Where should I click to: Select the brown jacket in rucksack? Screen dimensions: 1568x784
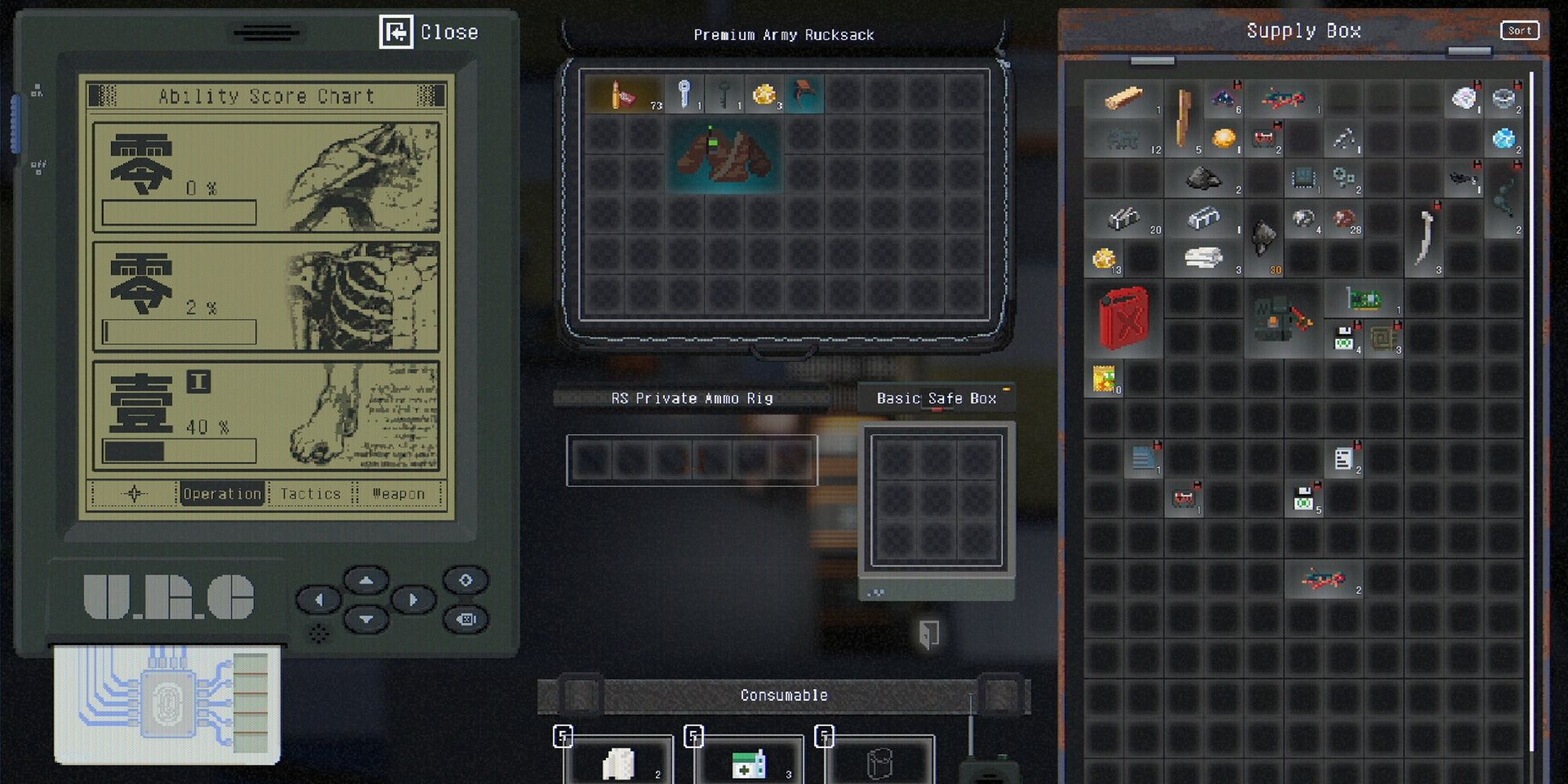coord(724,154)
